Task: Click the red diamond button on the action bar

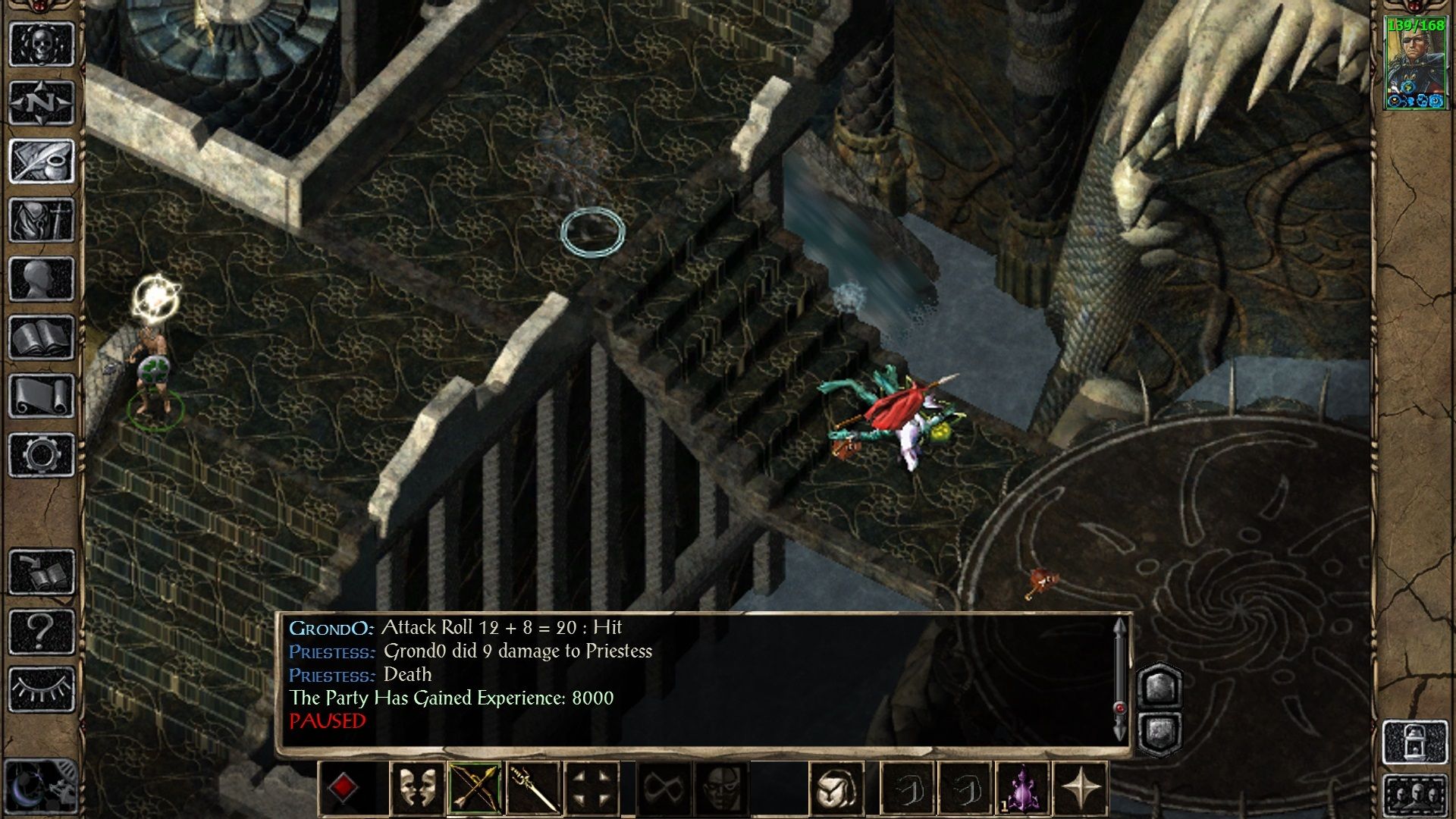Action: pyautogui.click(x=343, y=789)
